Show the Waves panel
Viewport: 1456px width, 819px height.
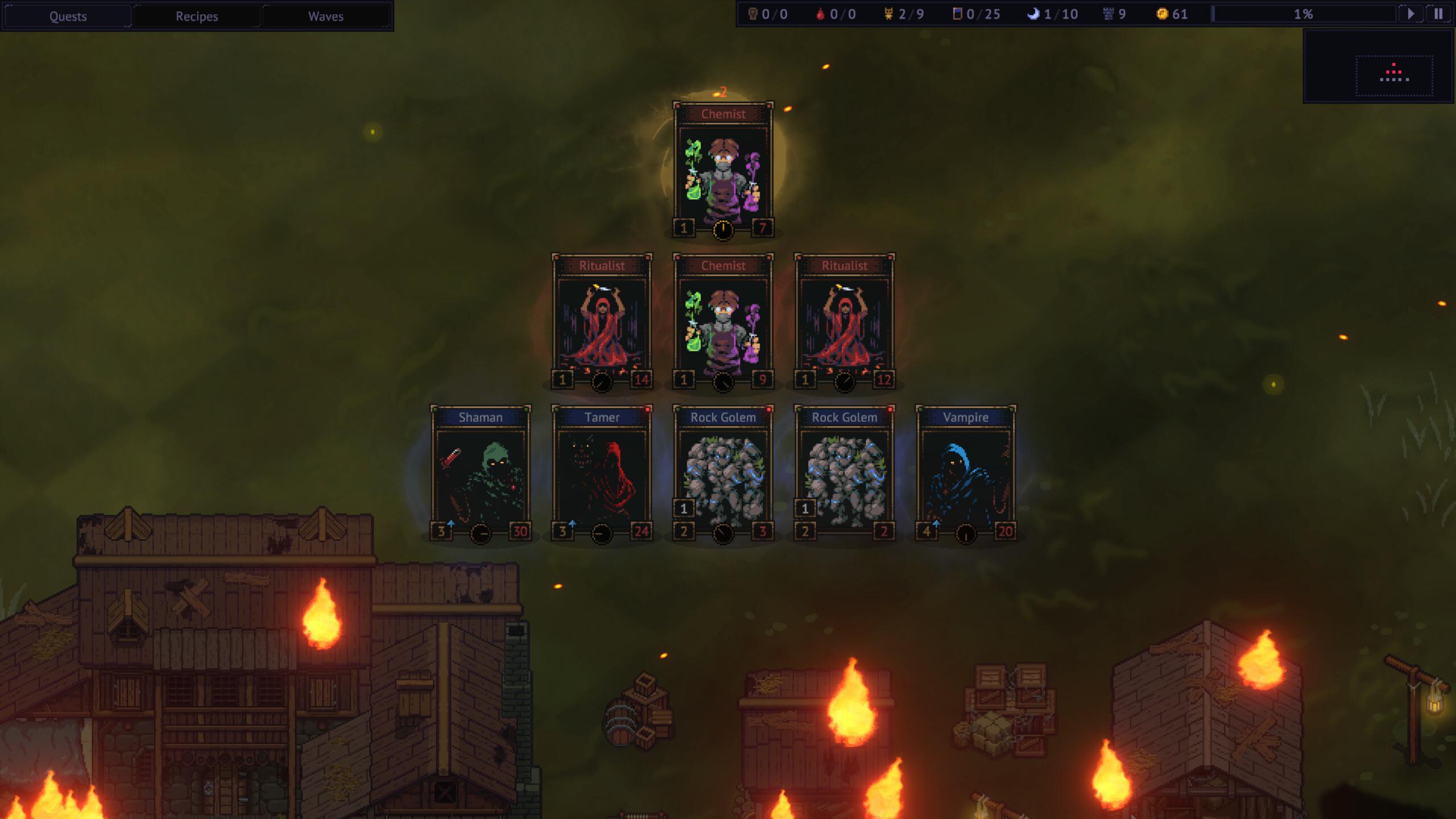pos(326,16)
